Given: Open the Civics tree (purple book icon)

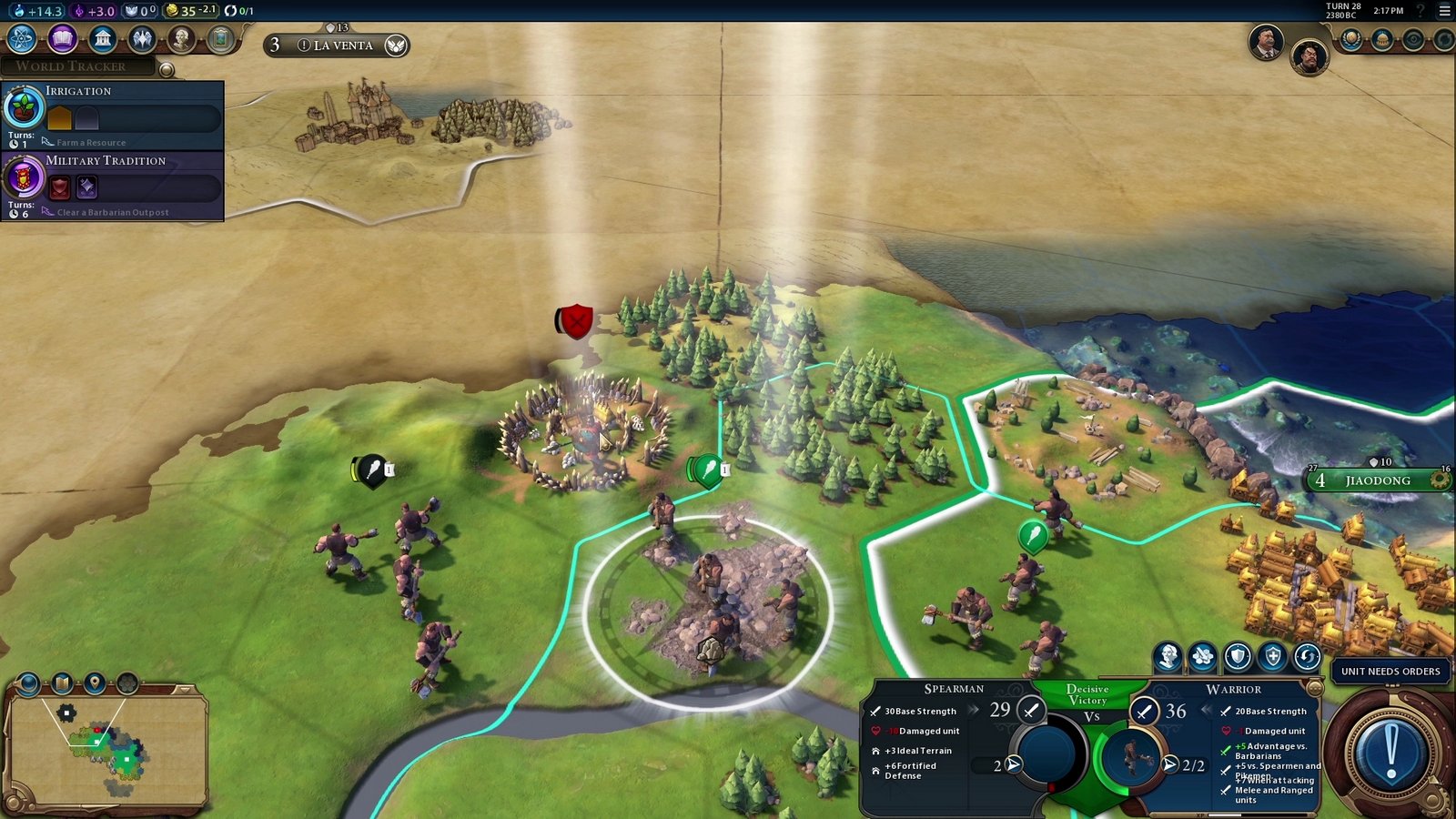Looking at the screenshot, I should pyautogui.click(x=62, y=40).
